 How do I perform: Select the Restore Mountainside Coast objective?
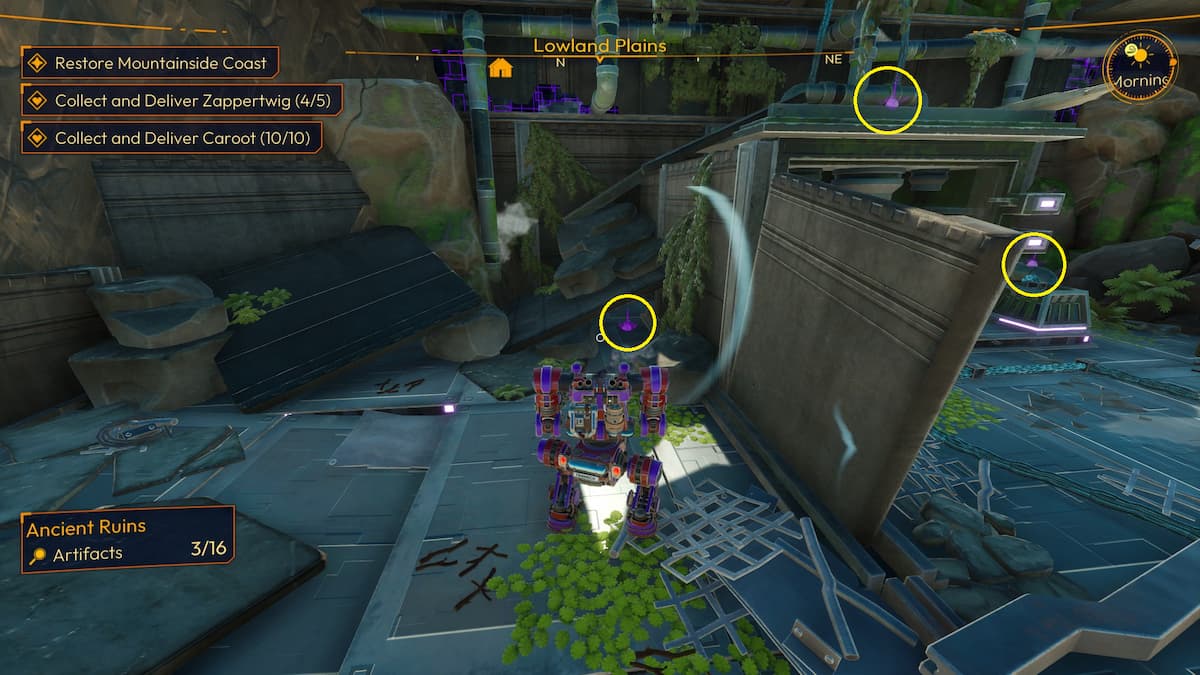click(x=150, y=63)
